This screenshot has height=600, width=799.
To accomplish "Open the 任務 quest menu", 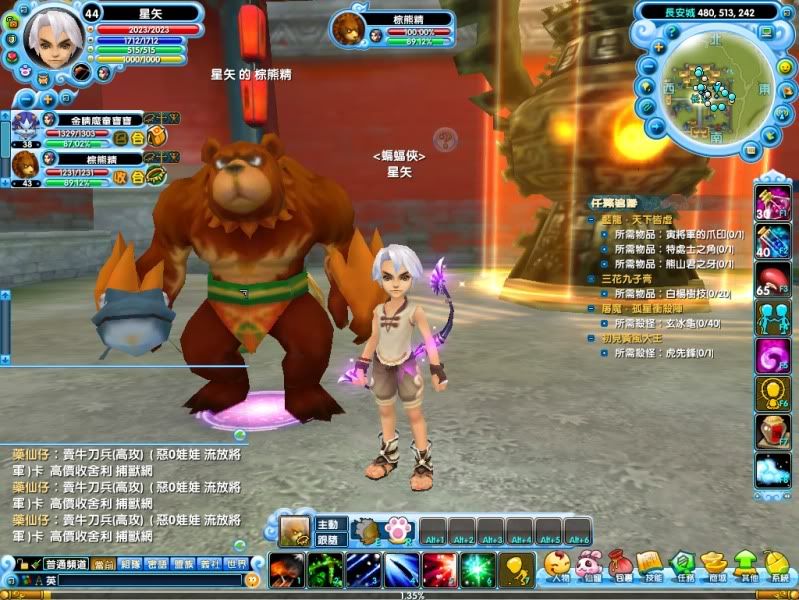I will (682, 566).
